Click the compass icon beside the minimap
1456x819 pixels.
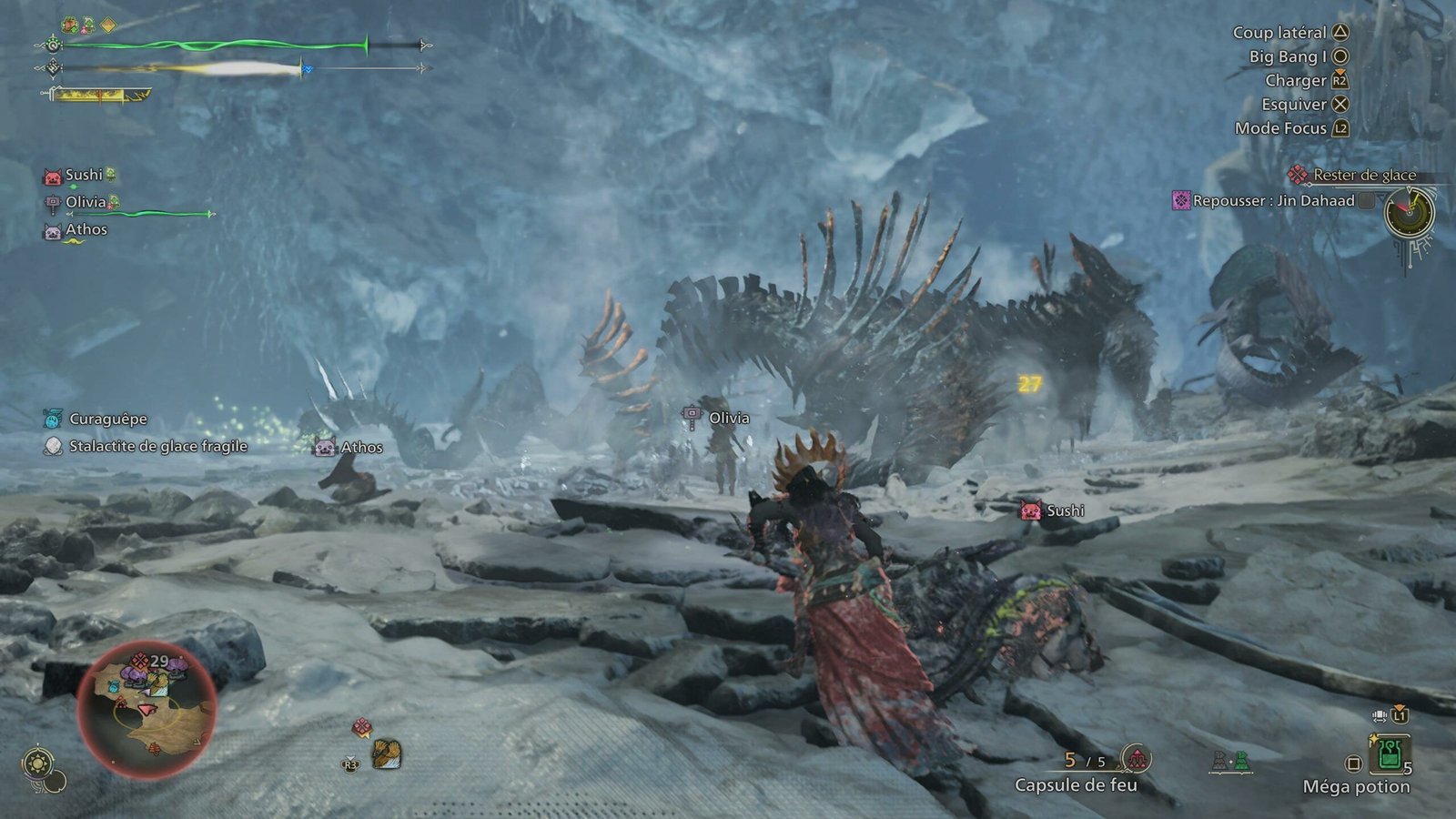click(38, 763)
